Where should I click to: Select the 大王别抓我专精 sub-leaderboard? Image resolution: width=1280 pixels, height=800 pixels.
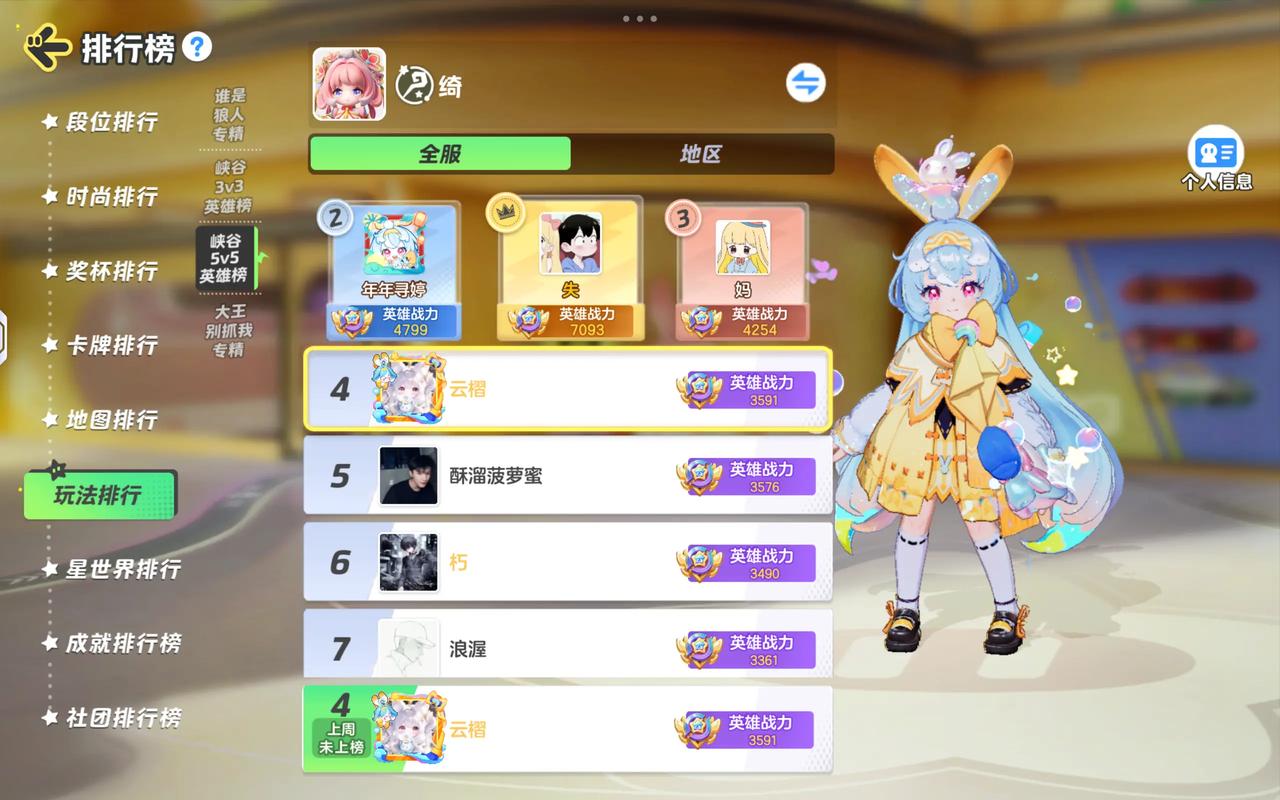click(229, 328)
